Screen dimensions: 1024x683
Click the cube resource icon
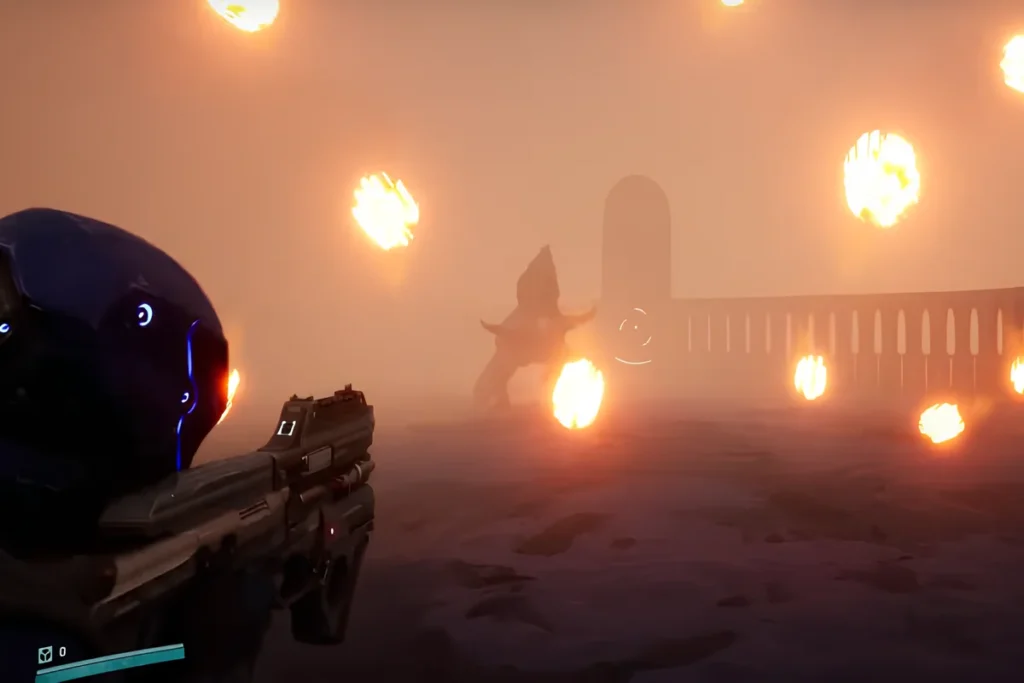coord(44,653)
